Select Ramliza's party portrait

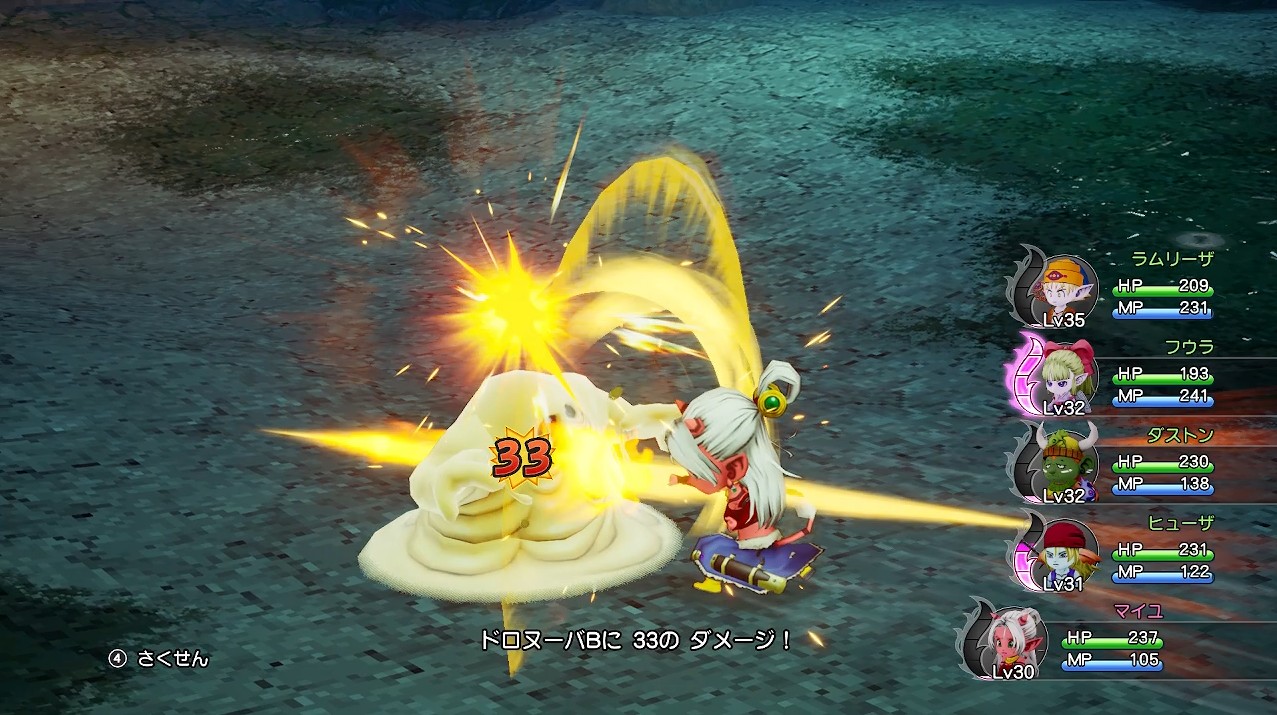(x=1062, y=288)
